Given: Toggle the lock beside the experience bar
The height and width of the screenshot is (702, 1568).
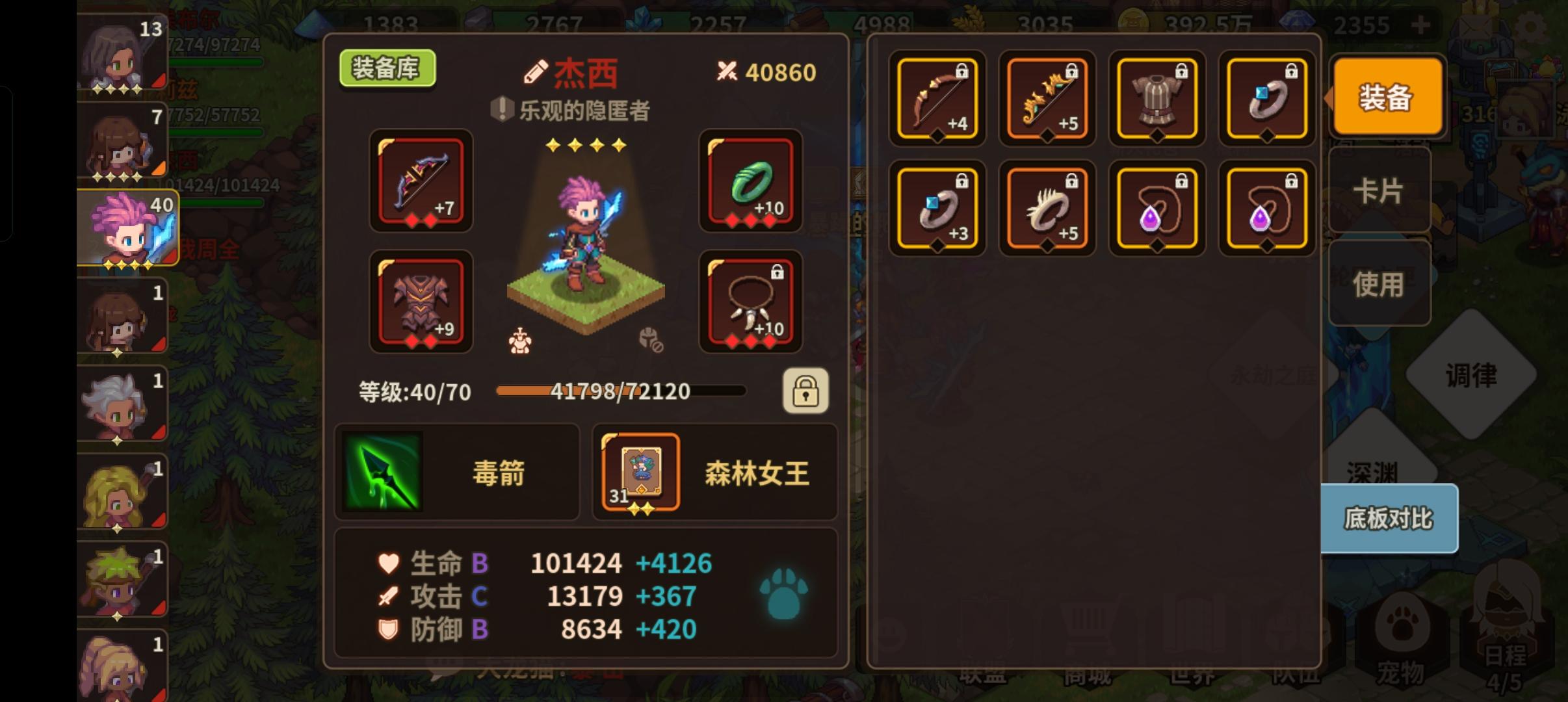Looking at the screenshot, I should [806, 391].
